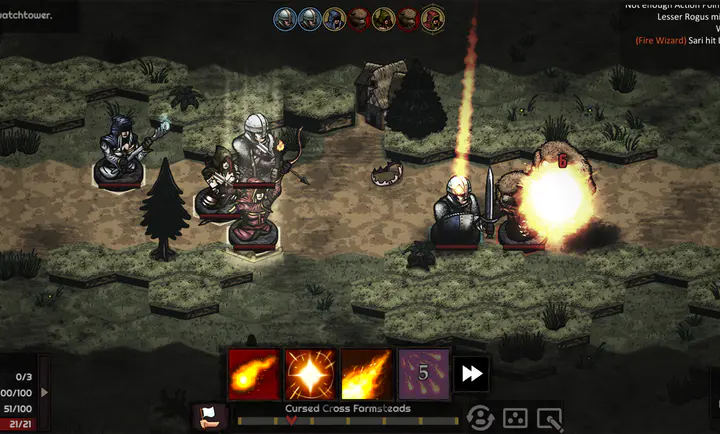Viewport: 720px width, 434px height.
Task: Select the red-hooded mage turn portrait
Action: 433,17
